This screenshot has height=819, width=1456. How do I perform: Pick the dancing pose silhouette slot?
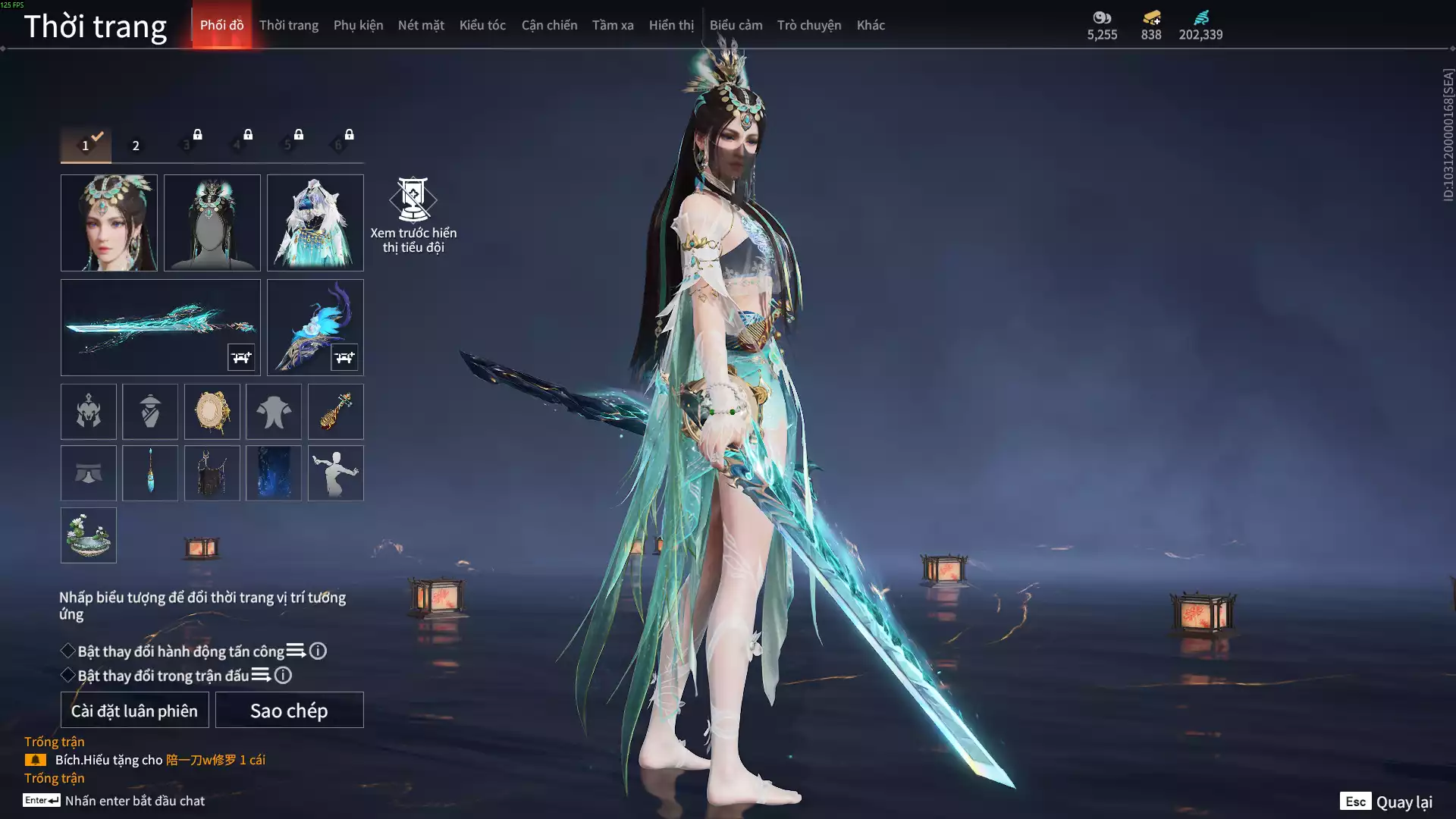pos(335,473)
